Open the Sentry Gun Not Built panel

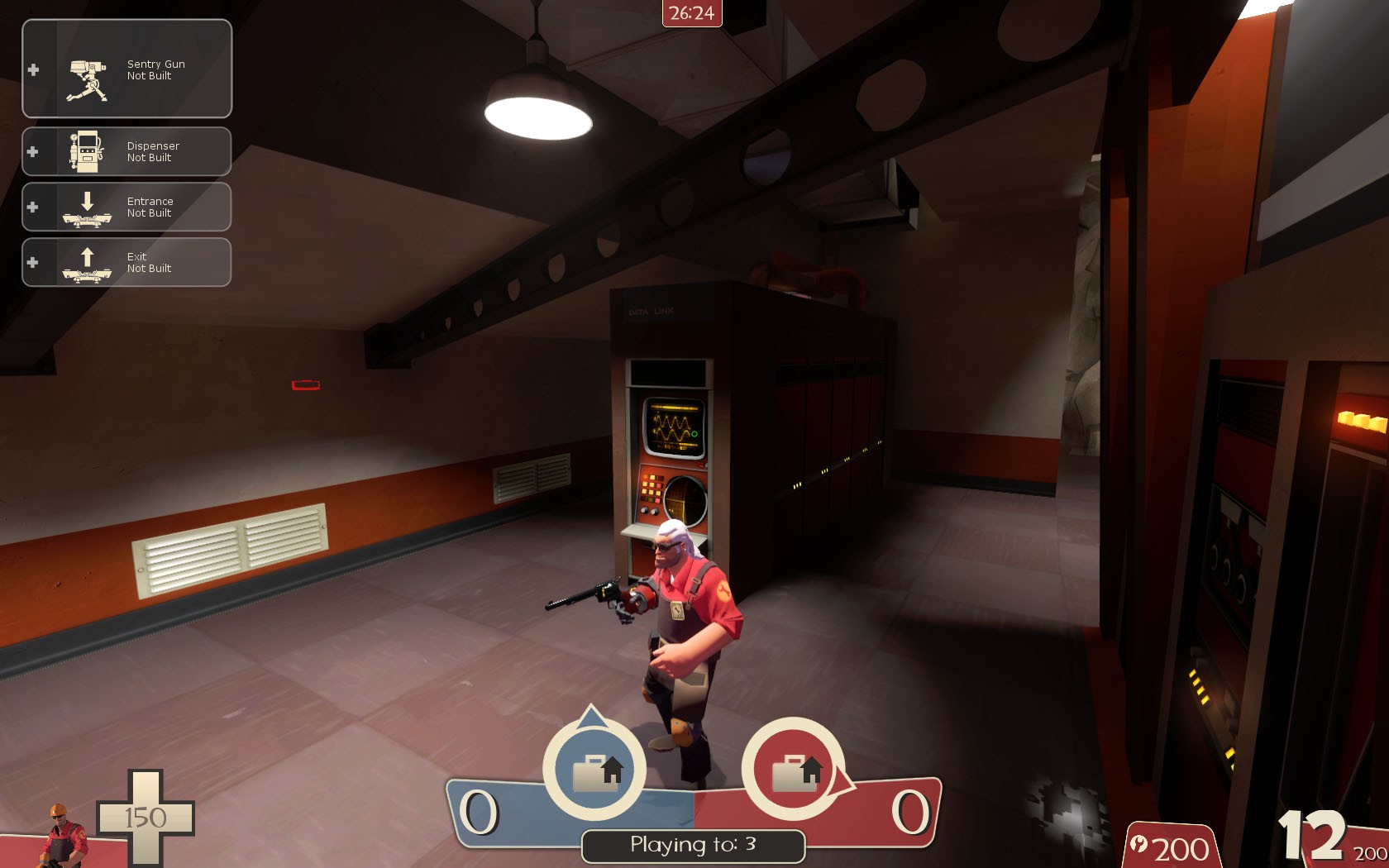(126, 69)
